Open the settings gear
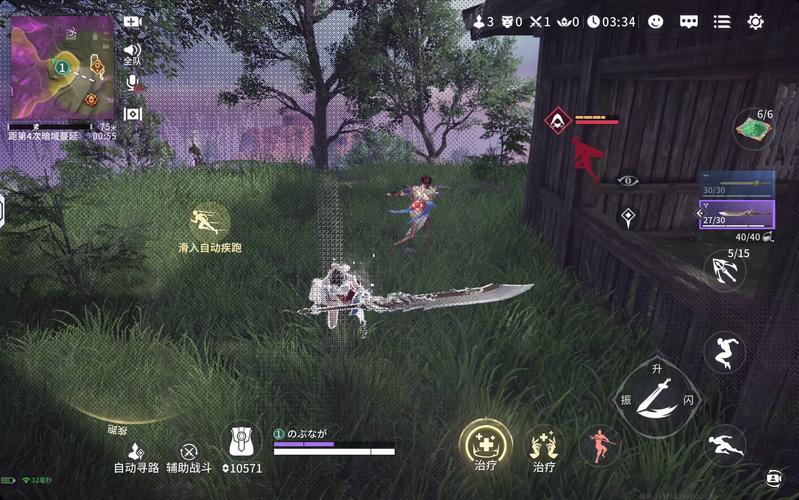 pos(755,21)
